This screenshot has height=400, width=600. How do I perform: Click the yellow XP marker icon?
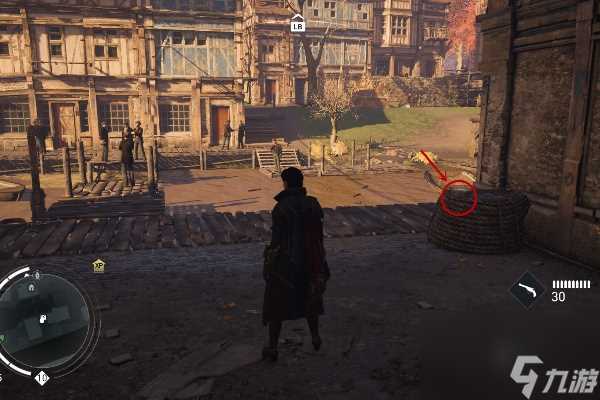(99, 265)
